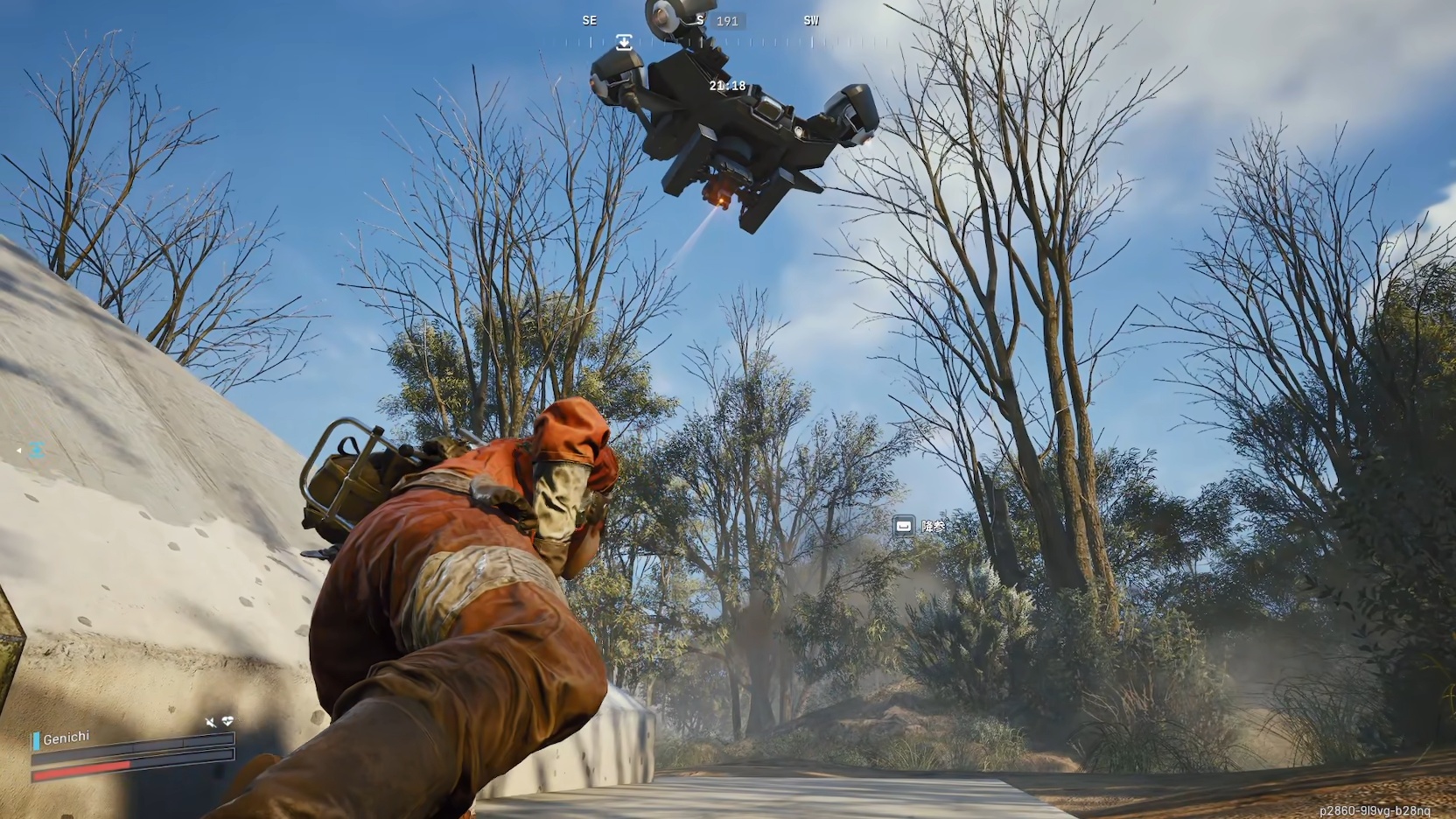Click the compass strip at the S heading
Viewport: 1456px width, 819px height.
pyautogui.click(x=700, y=20)
